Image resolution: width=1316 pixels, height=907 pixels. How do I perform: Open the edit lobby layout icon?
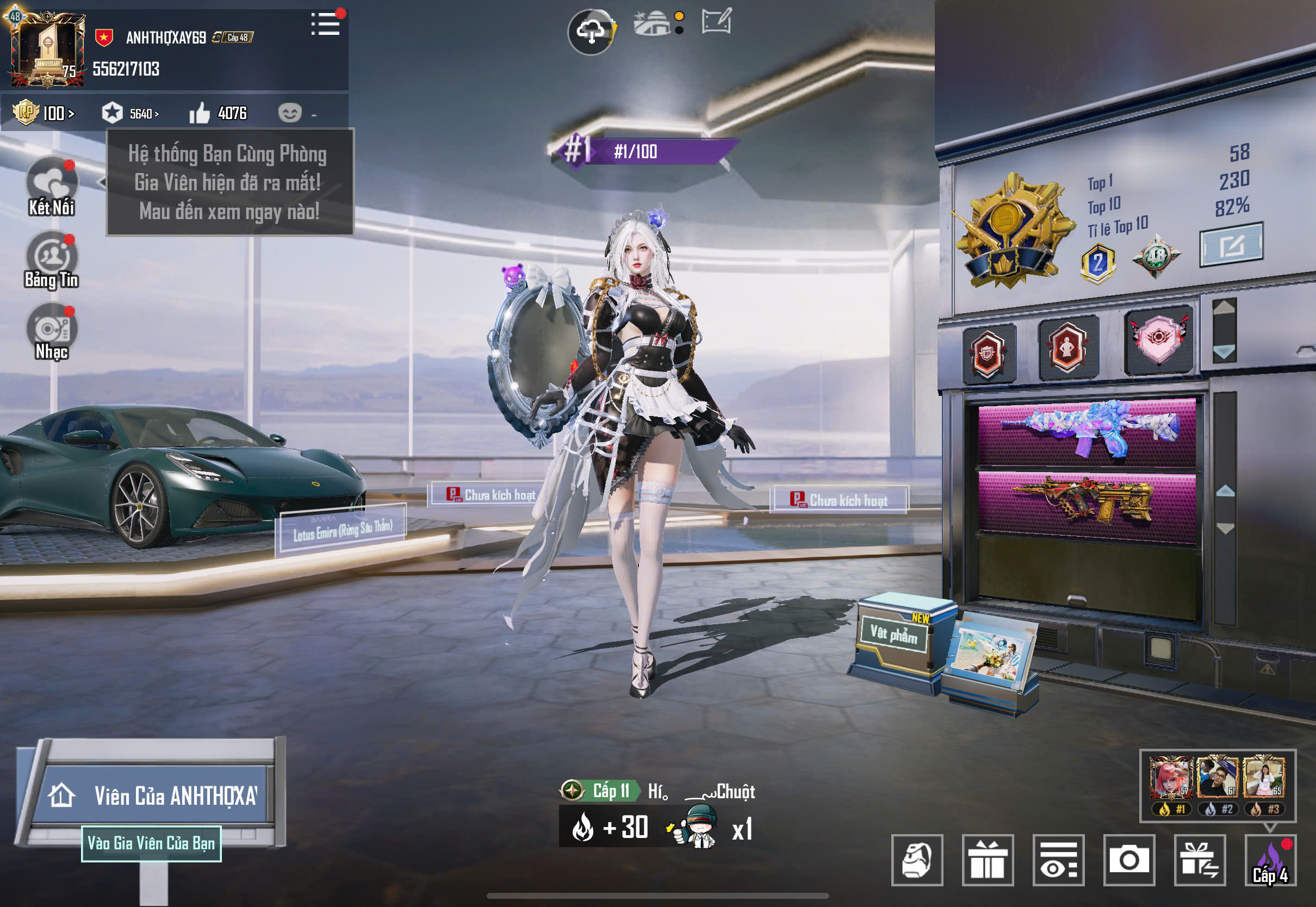tap(716, 23)
